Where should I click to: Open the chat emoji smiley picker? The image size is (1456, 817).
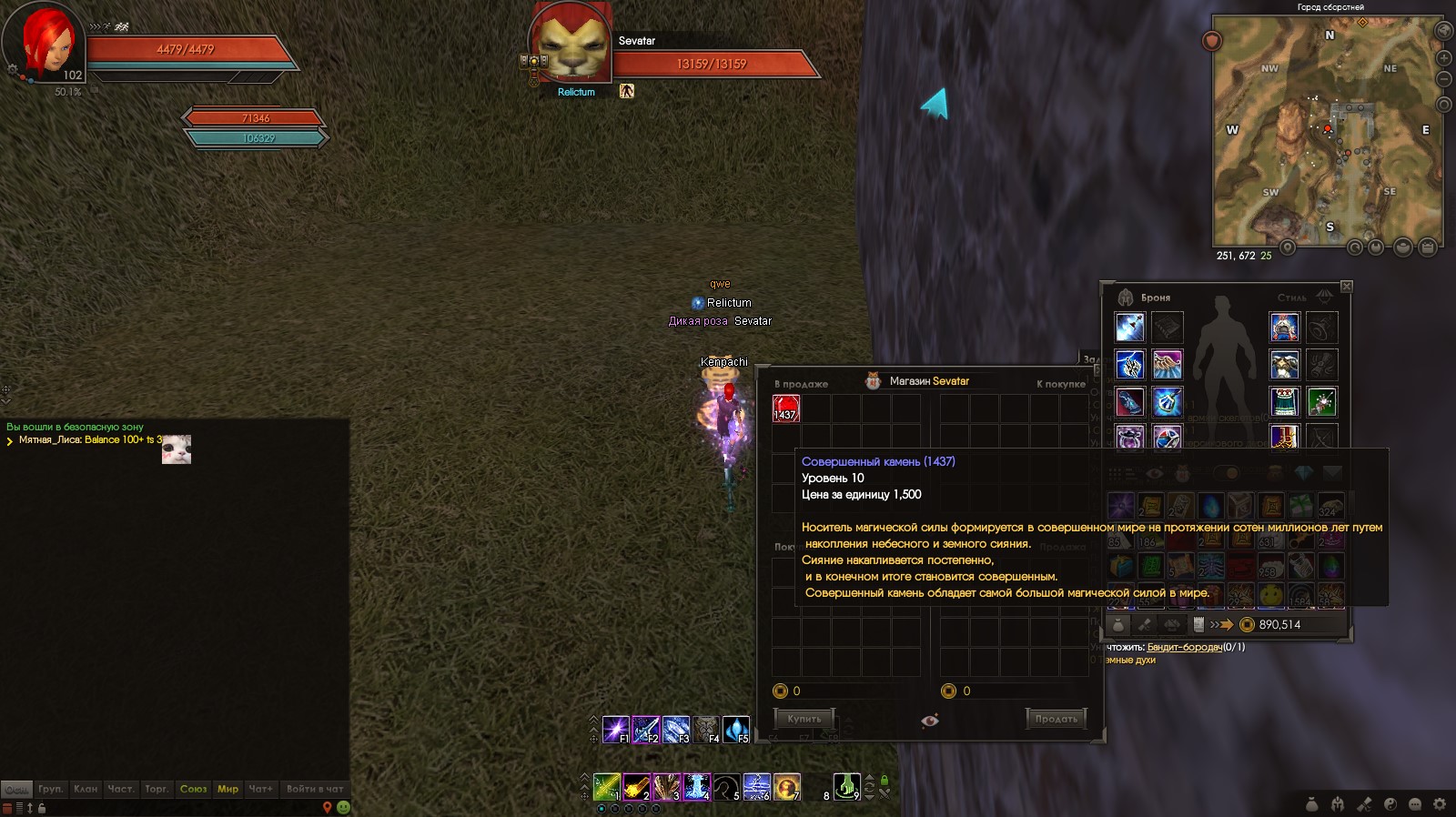tap(343, 807)
